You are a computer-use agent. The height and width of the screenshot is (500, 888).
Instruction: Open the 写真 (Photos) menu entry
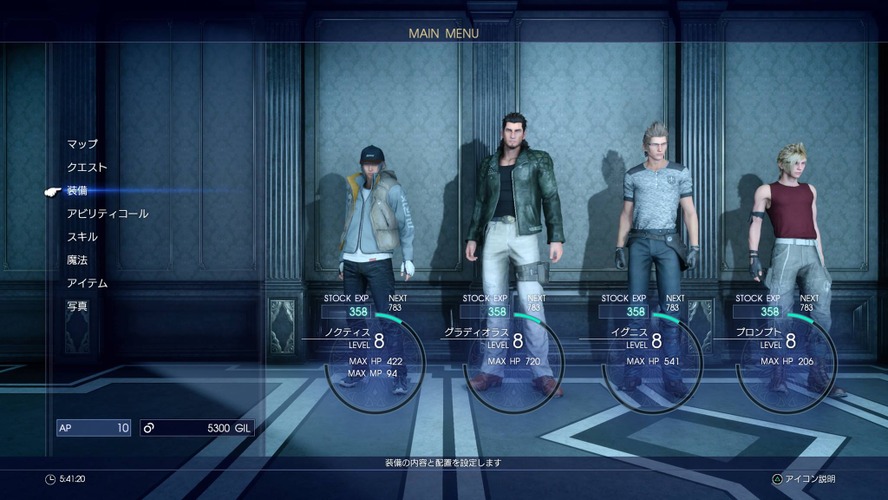[77, 306]
